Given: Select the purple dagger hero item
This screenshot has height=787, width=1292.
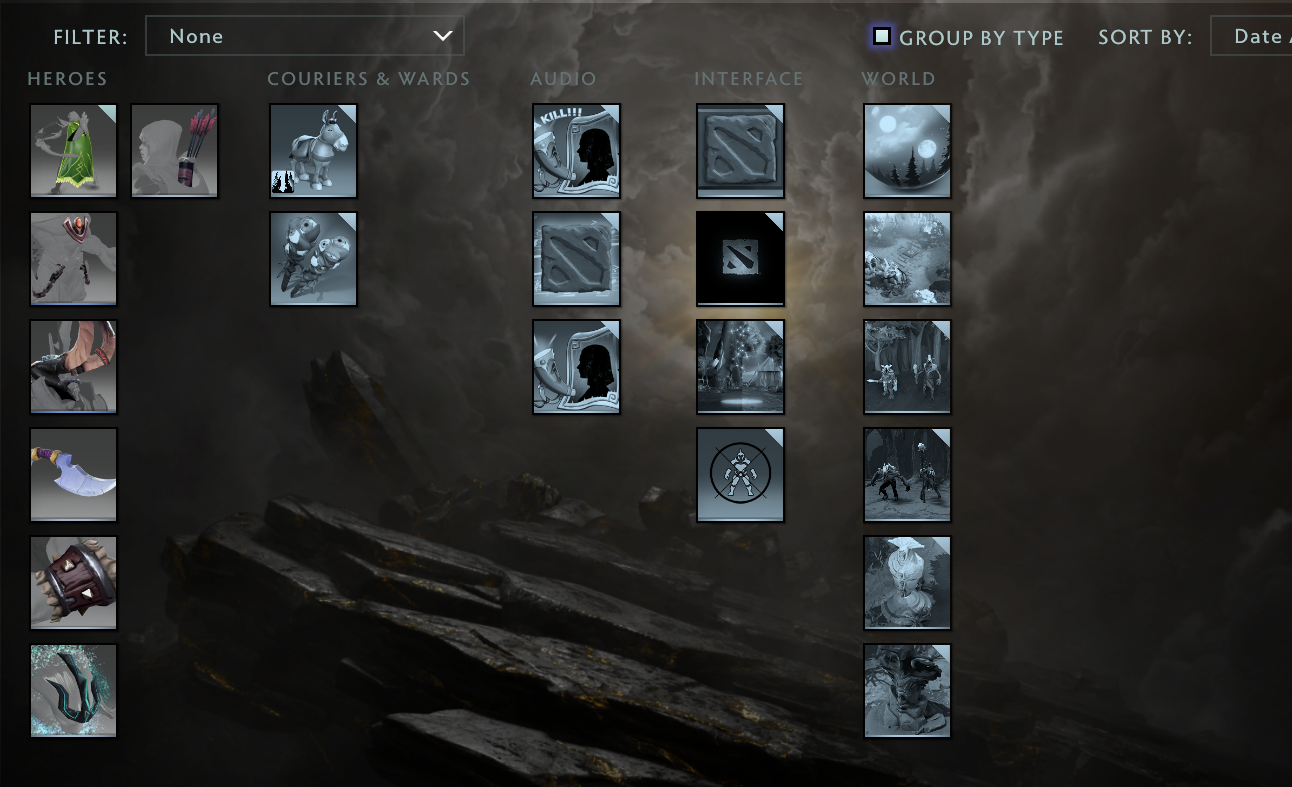Looking at the screenshot, I should (x=73, y=474).
